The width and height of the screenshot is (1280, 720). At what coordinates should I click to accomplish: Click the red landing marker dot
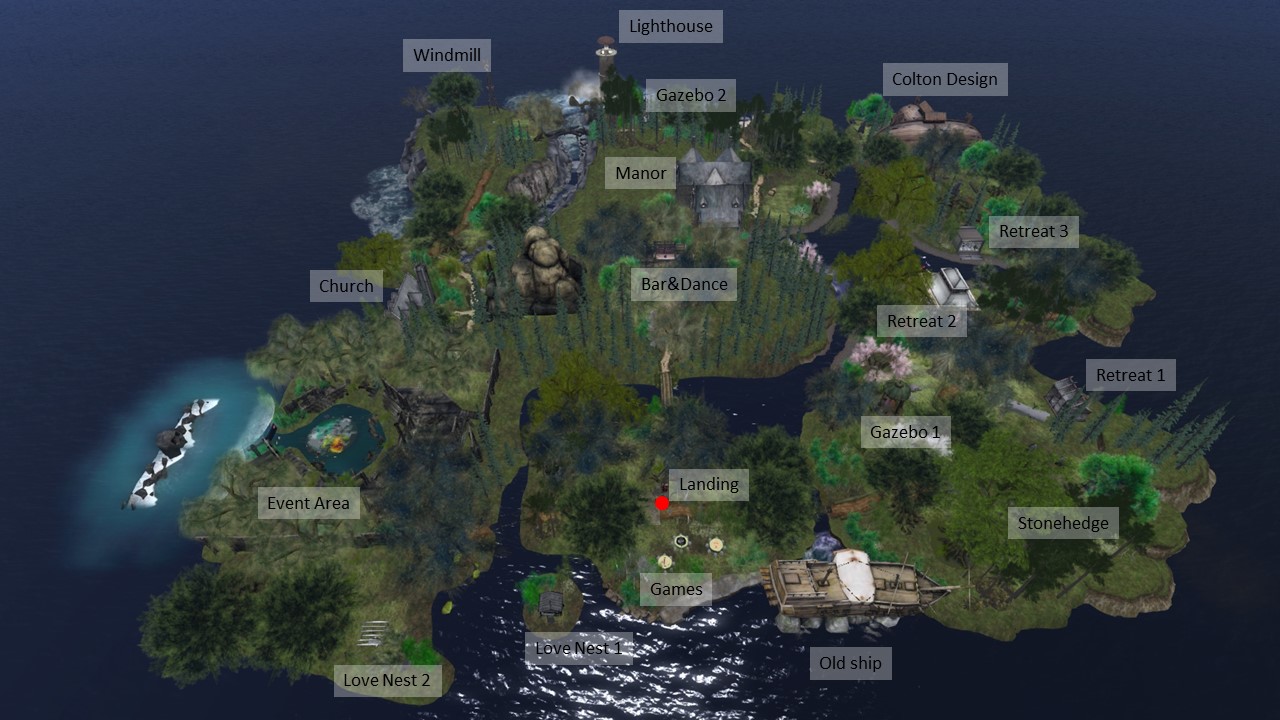(661, 503)
